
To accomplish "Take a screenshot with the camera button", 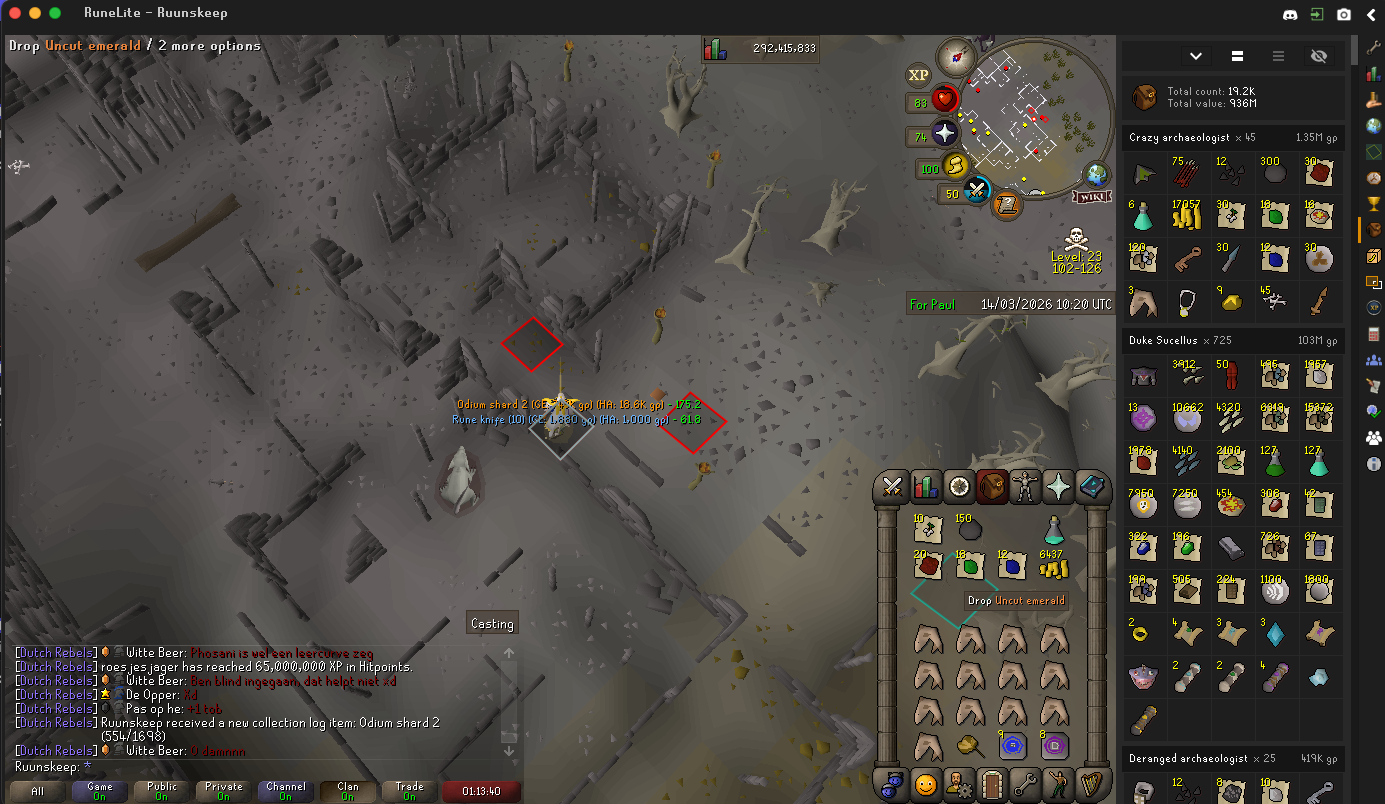I will point(1345,14).
